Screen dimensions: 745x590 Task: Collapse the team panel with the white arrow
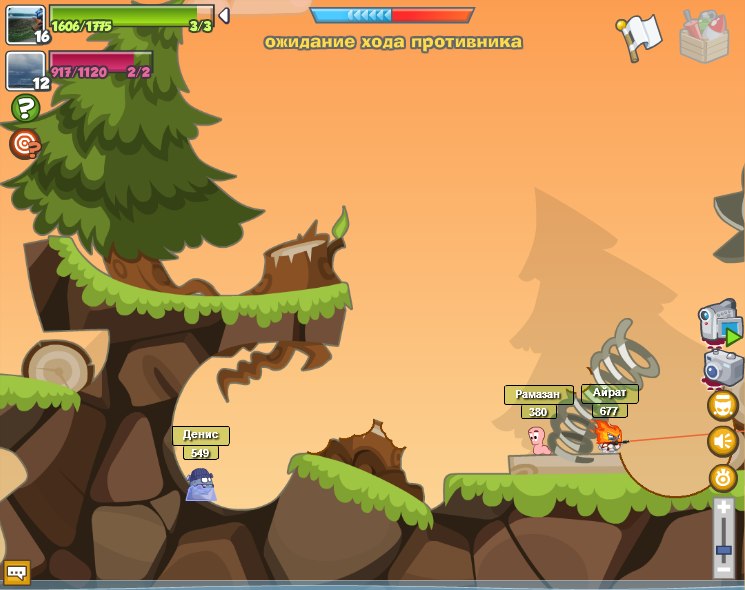(224, 15)
